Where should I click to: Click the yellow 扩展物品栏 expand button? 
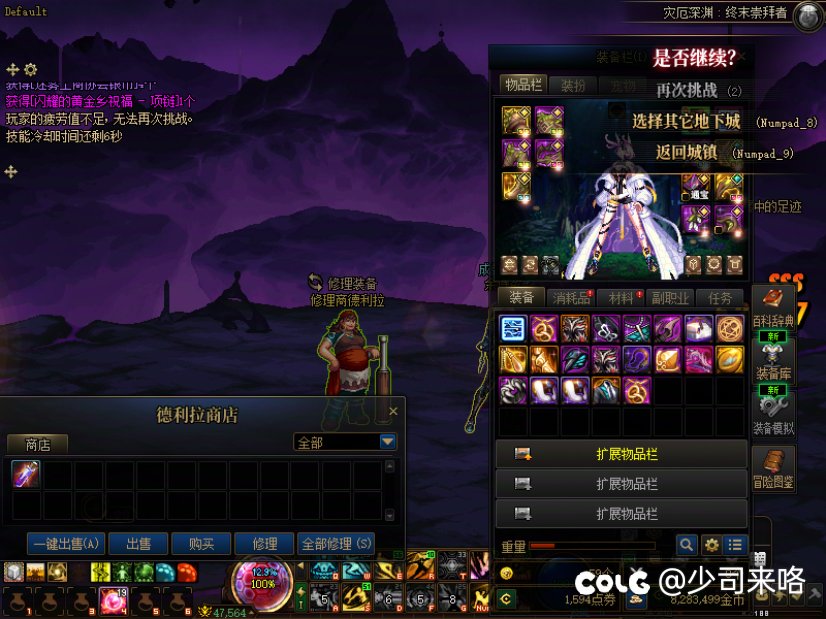point(621,454)
